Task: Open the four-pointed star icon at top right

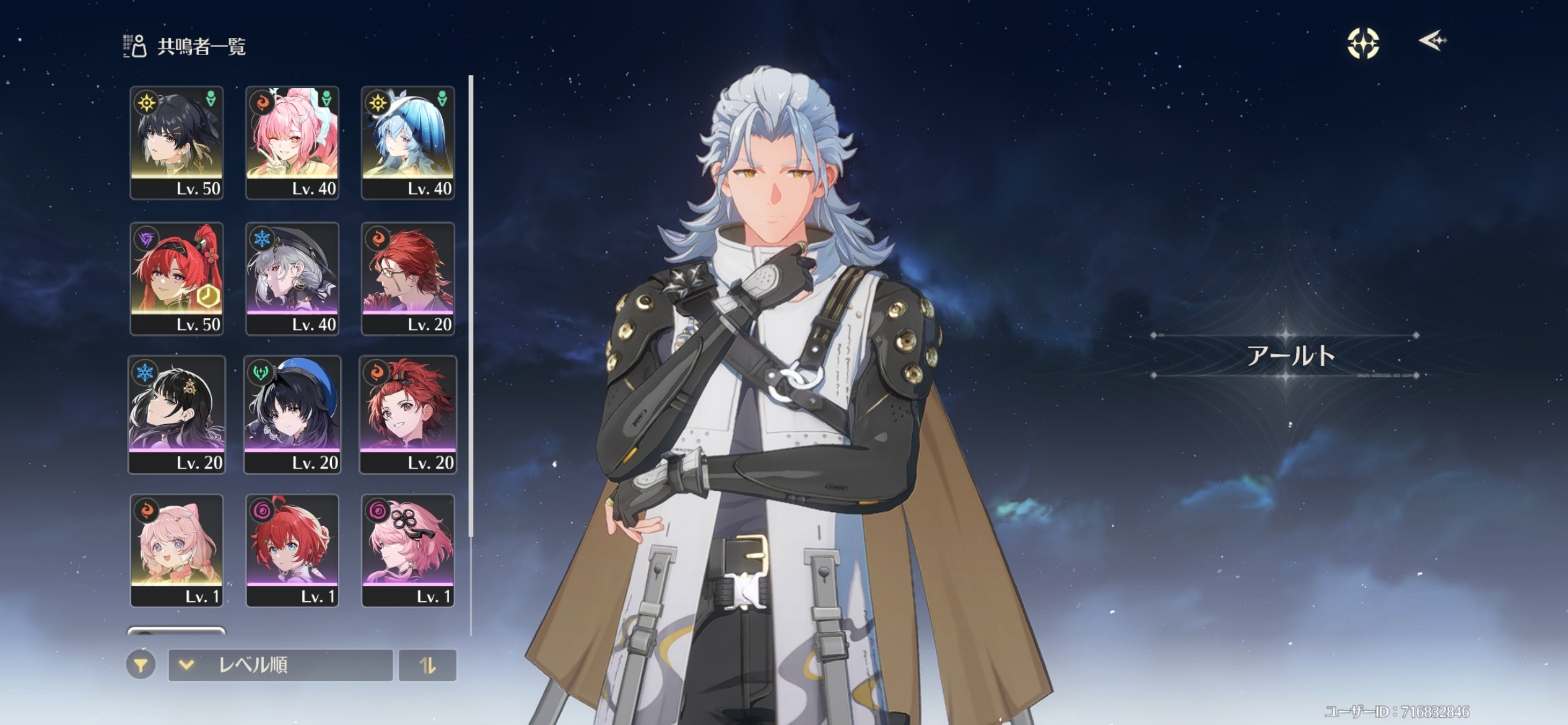Action: coord(1363,43)
